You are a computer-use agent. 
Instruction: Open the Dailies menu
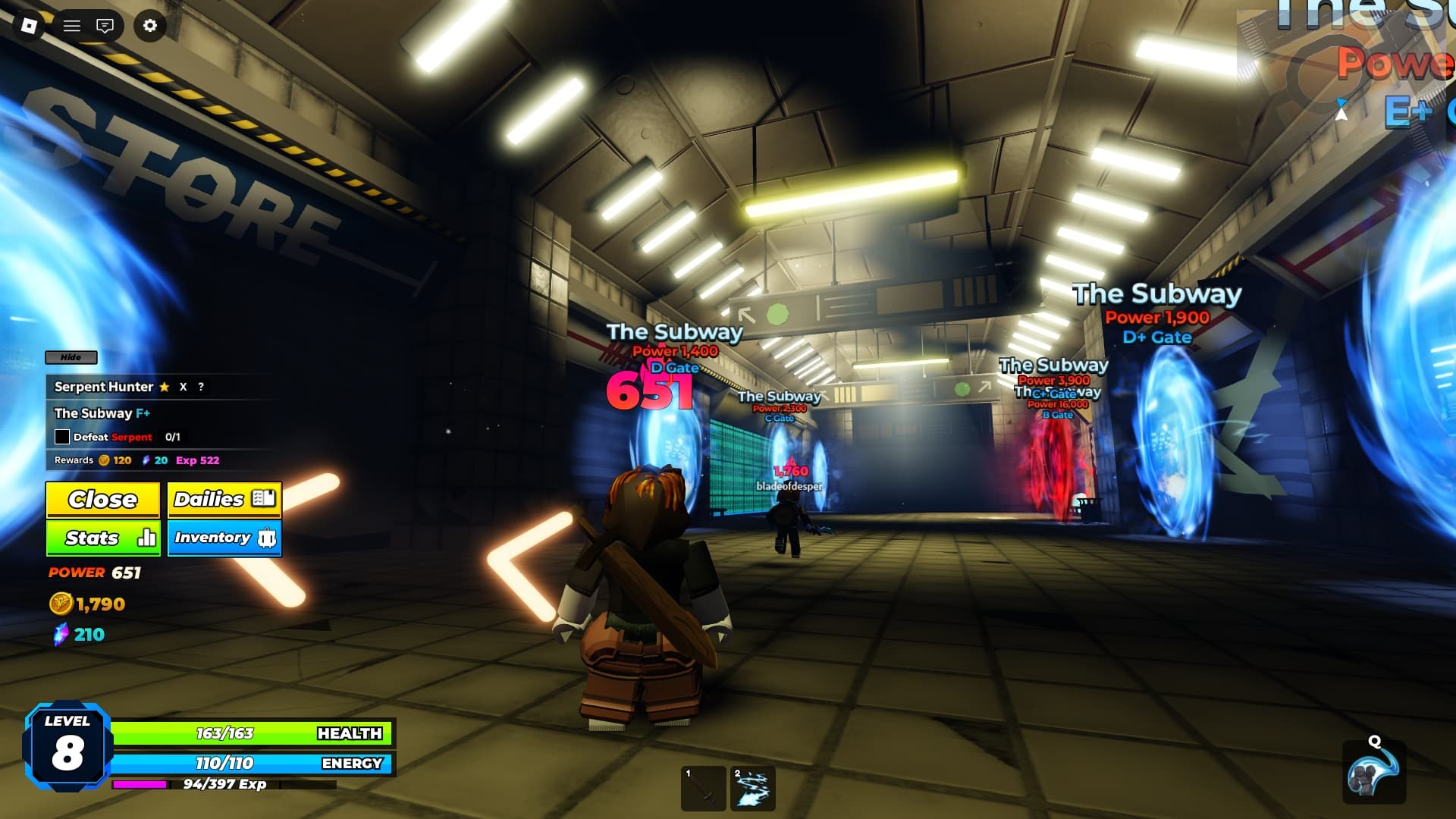tap(224, 499)
